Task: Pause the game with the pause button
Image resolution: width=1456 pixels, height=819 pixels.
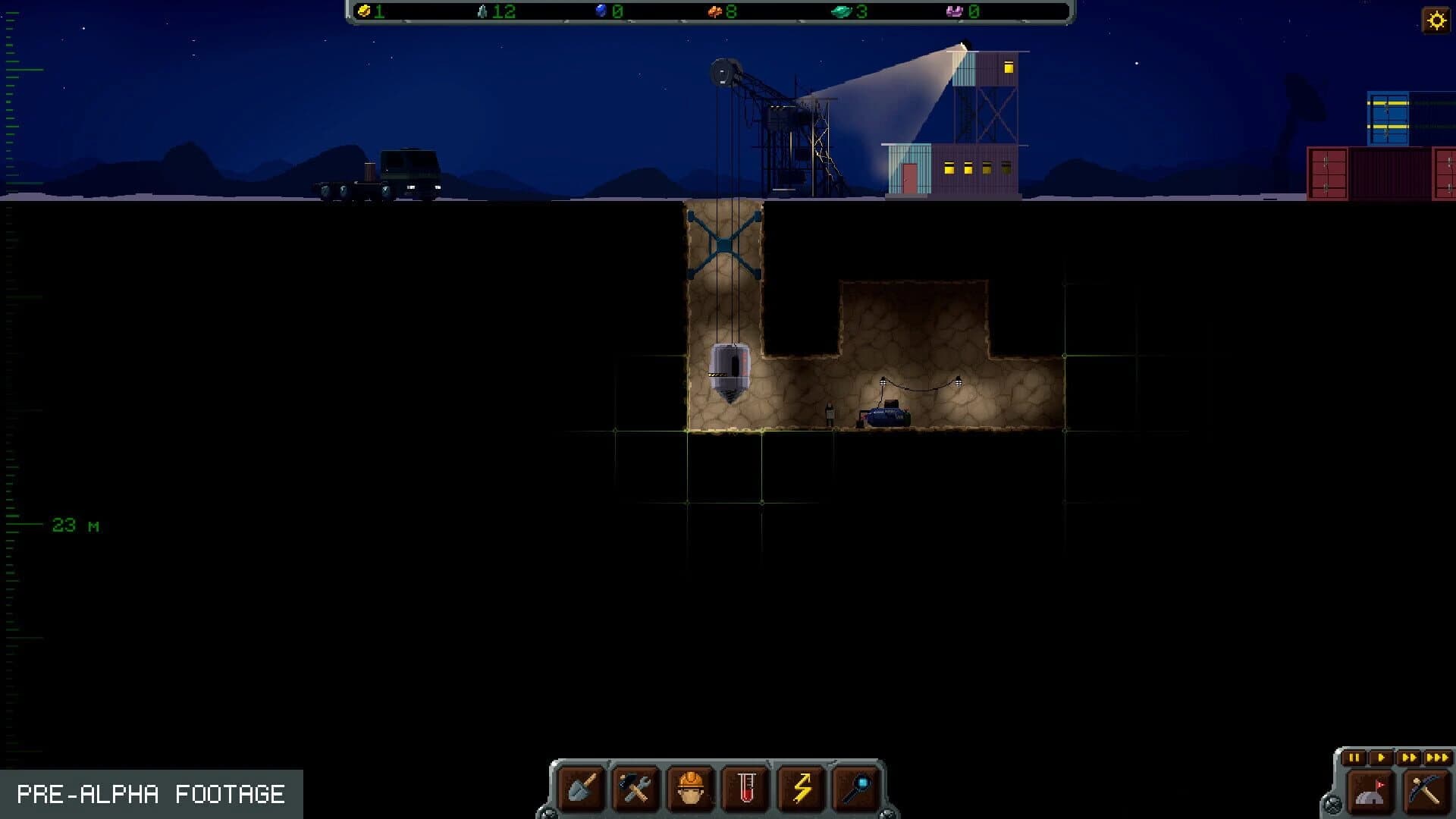Action: coord(1354,758)
